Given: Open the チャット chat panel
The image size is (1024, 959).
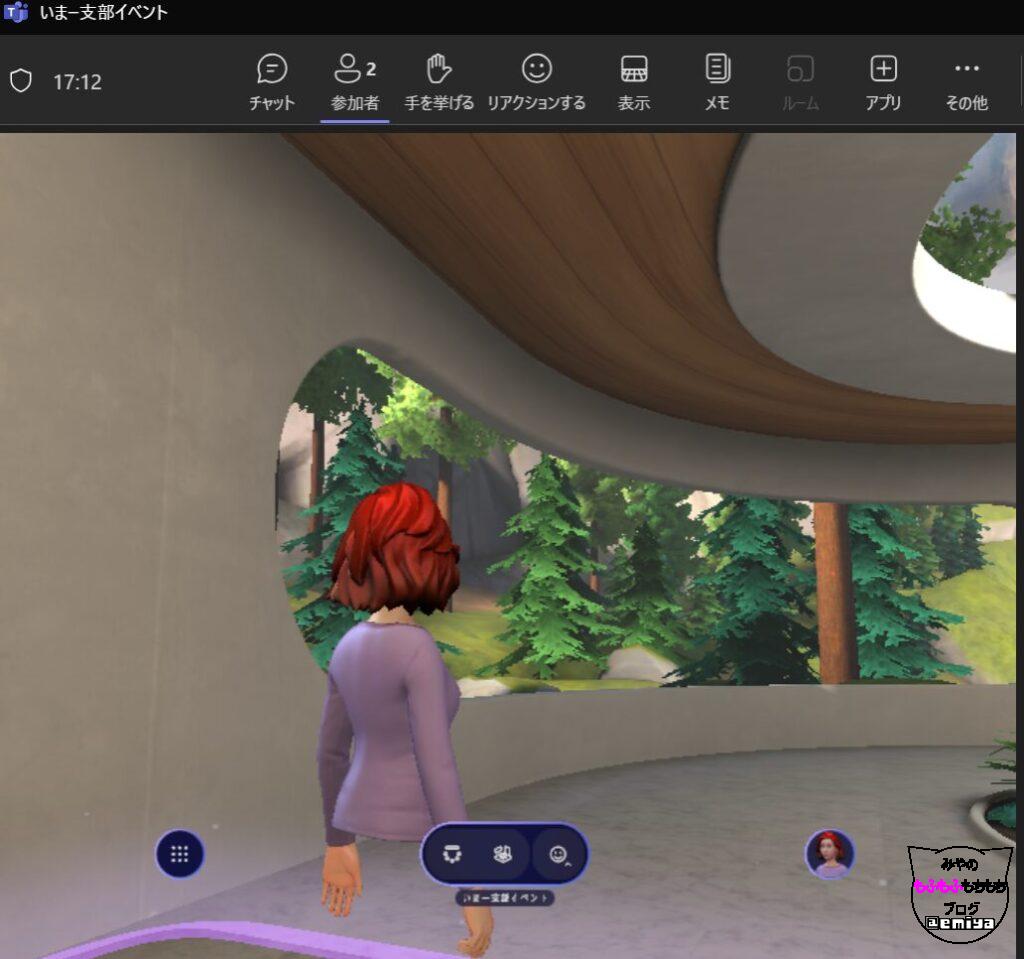Looking at the screenshot, I should [x=271, y=82].
